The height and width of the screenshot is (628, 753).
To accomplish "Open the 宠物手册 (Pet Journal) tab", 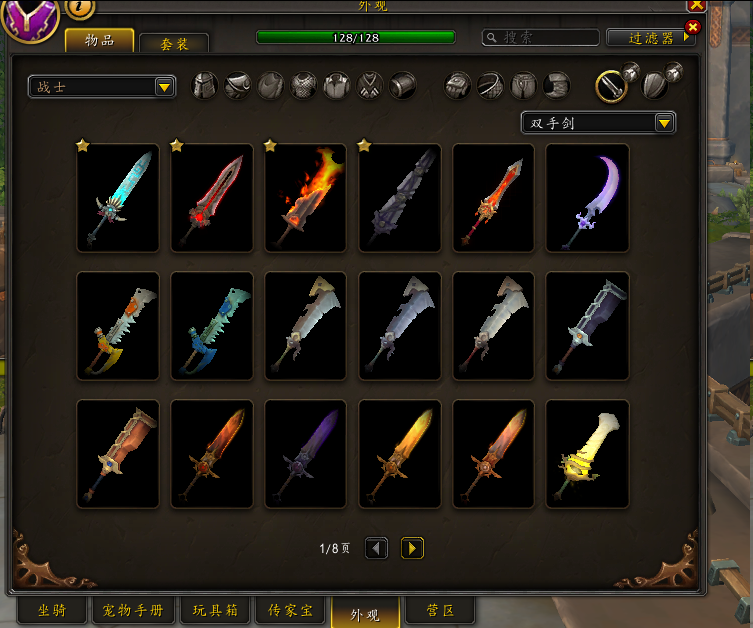I will (x=133, y=610).
